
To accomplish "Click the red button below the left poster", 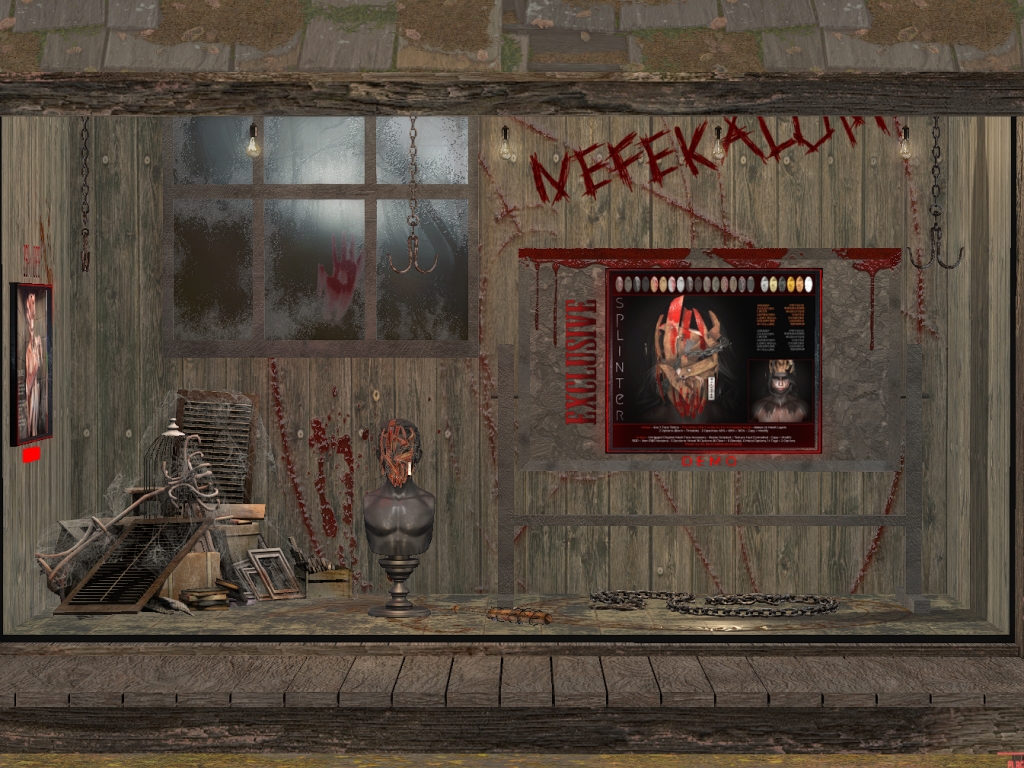I will tap(31, 455).
